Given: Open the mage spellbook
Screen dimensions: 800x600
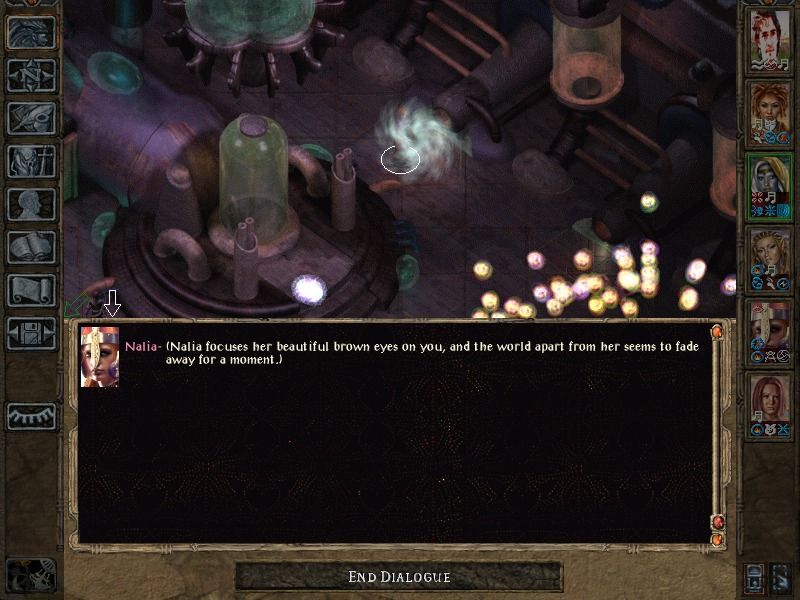Looking at the screenshot, I should pyautogui.click(x=31, y=247).
